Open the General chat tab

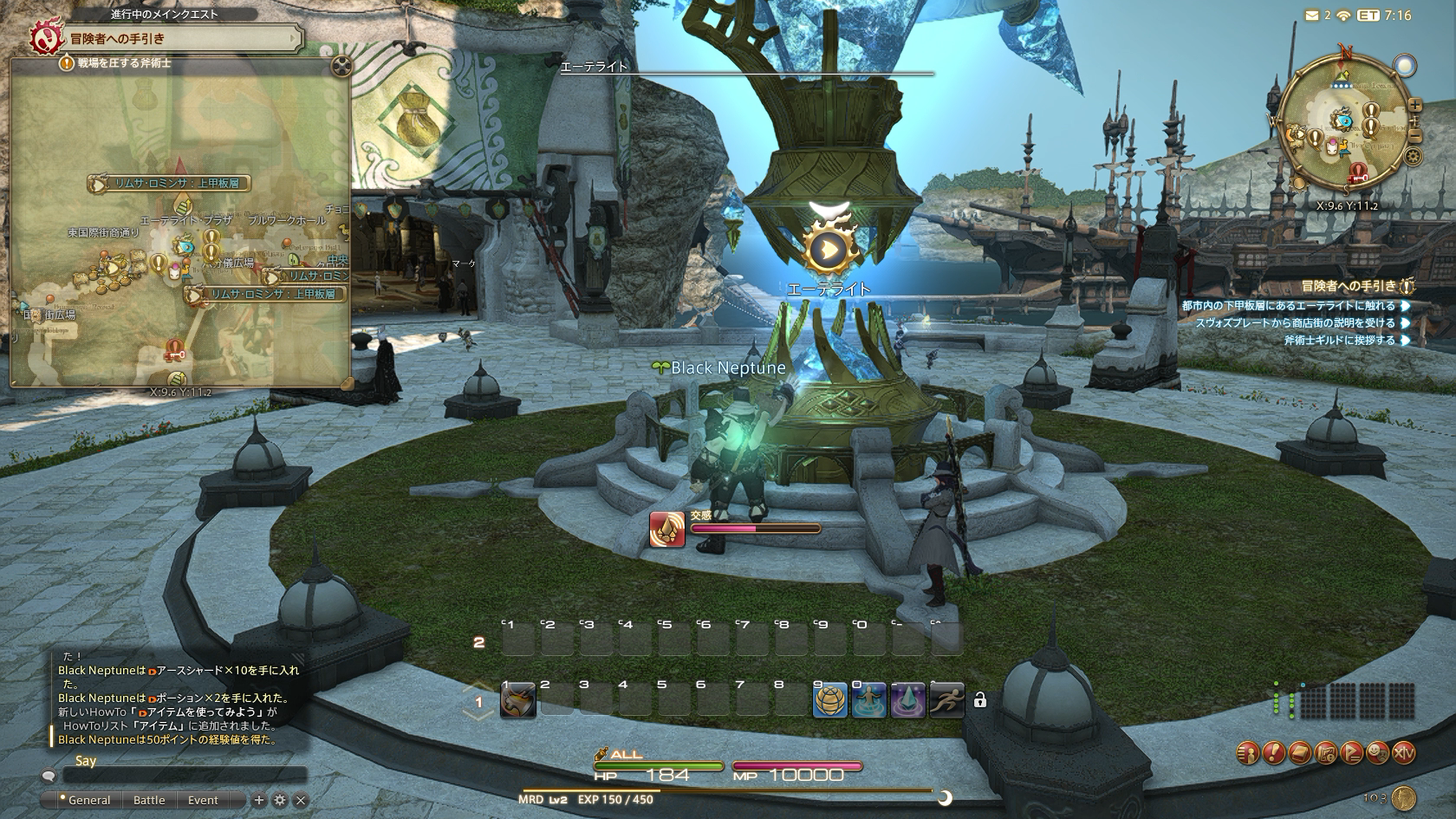coord(88,800)
